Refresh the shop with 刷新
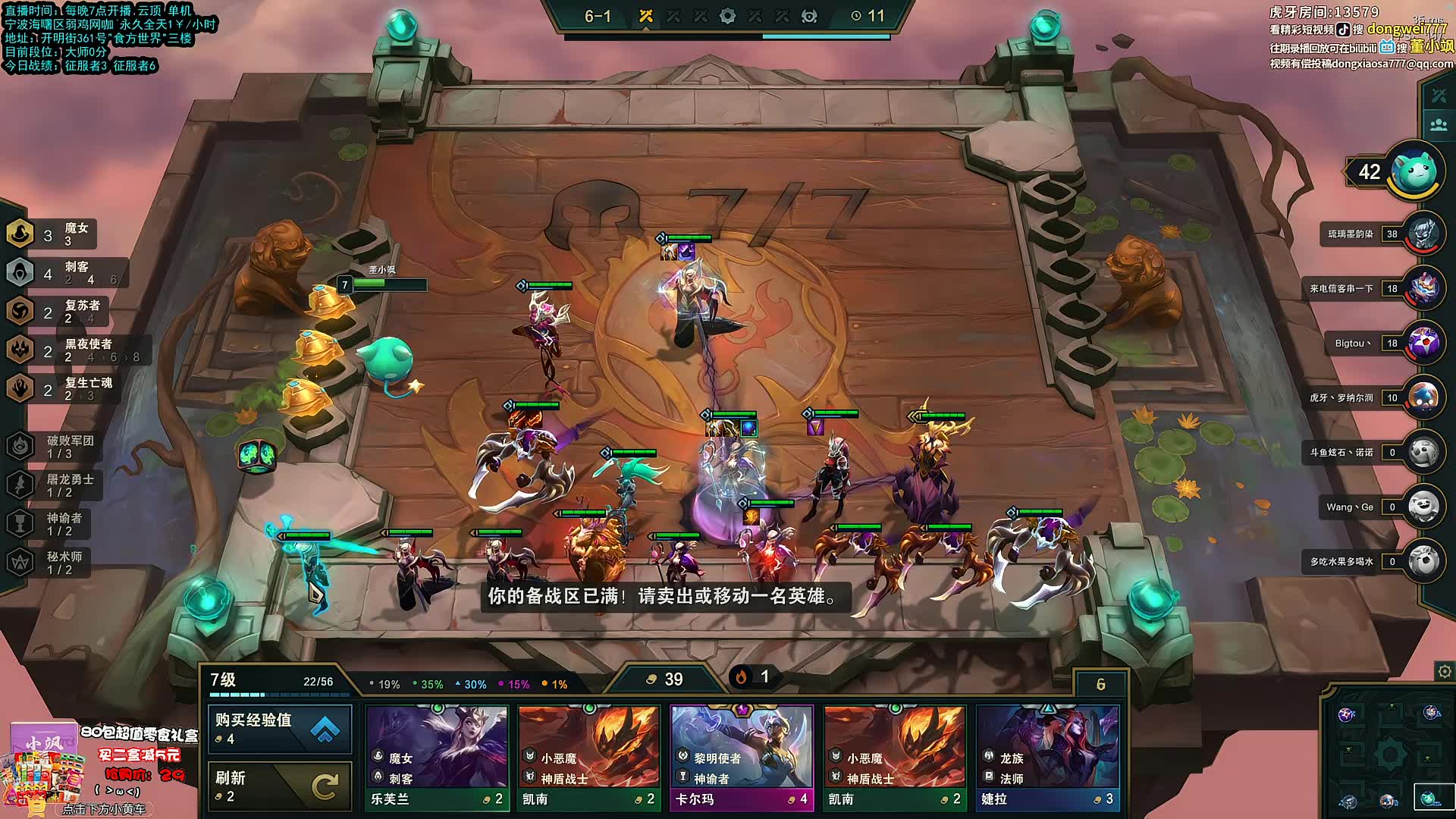 point(280,786)
